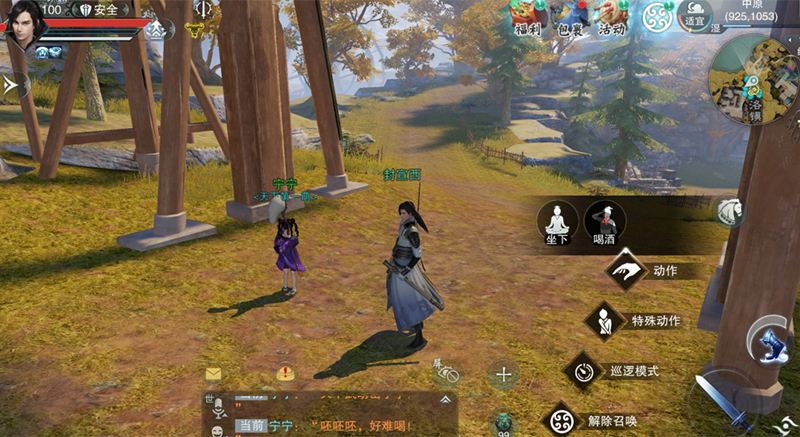This screenshot has height=437, width=800.
Task: Click the round teal swirl emblem icon
Action: 658,17
